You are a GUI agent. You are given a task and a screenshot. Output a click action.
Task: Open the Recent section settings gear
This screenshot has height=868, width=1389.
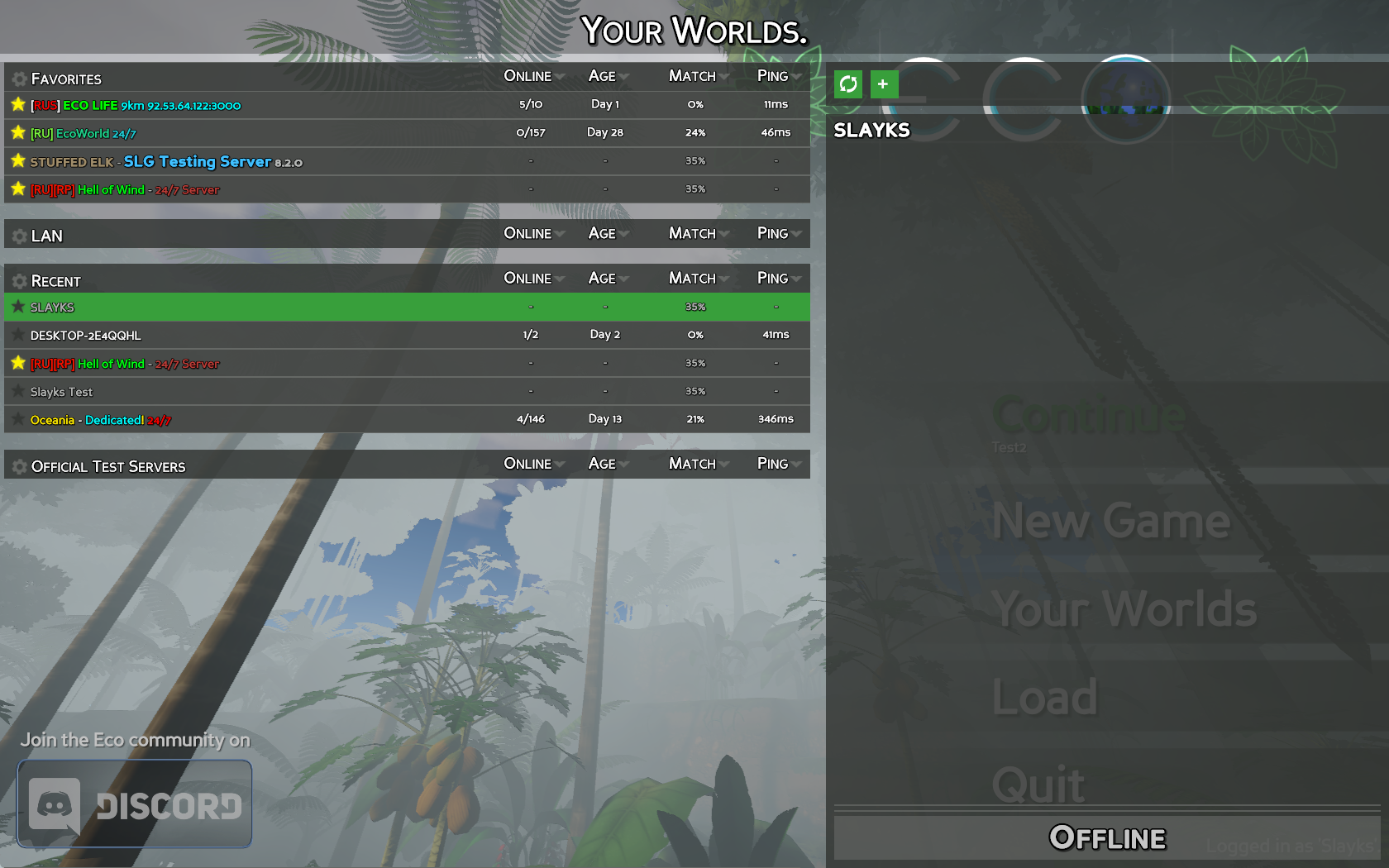[18, 280]
